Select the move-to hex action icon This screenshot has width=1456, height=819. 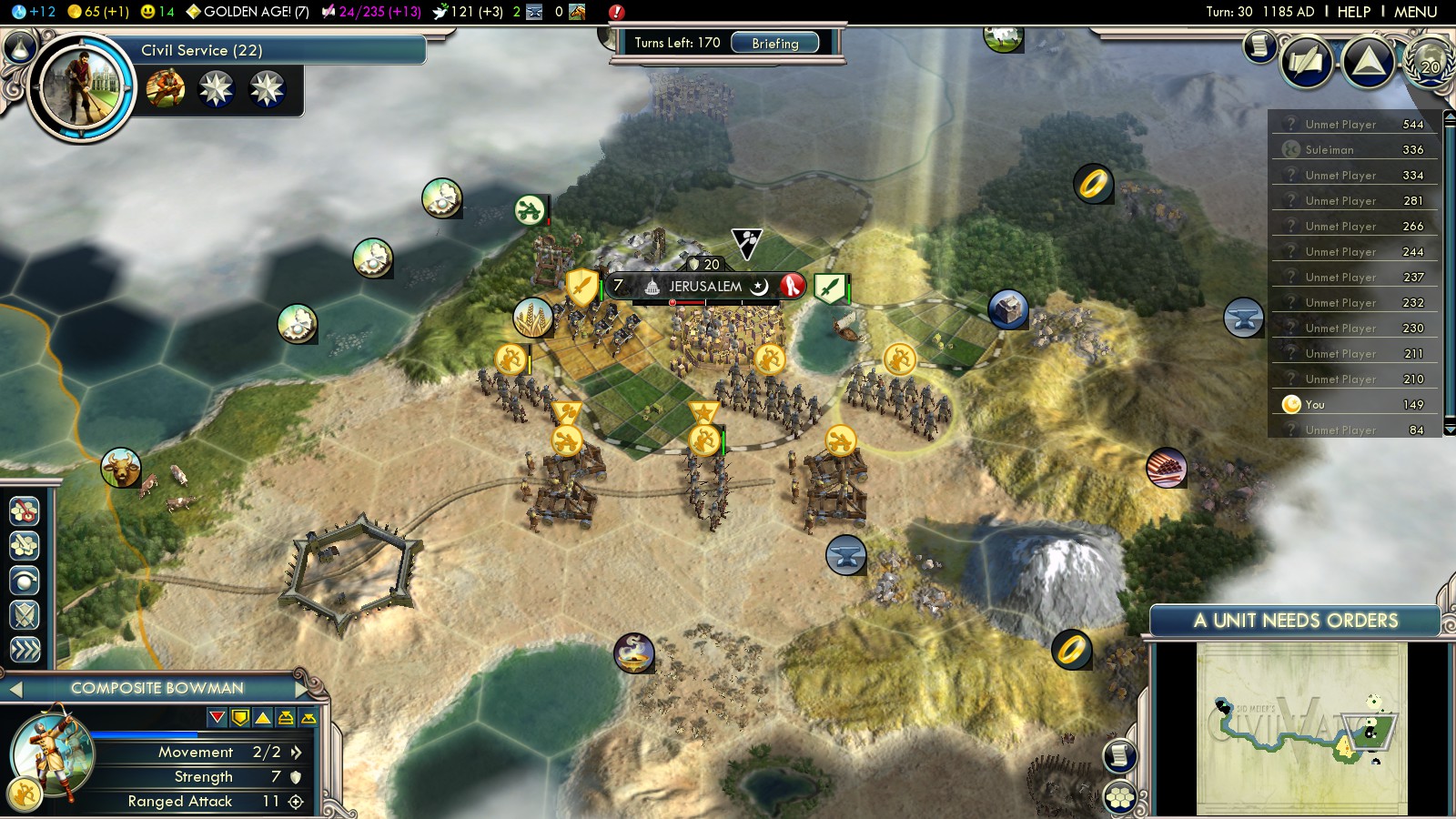coord(25,546)
